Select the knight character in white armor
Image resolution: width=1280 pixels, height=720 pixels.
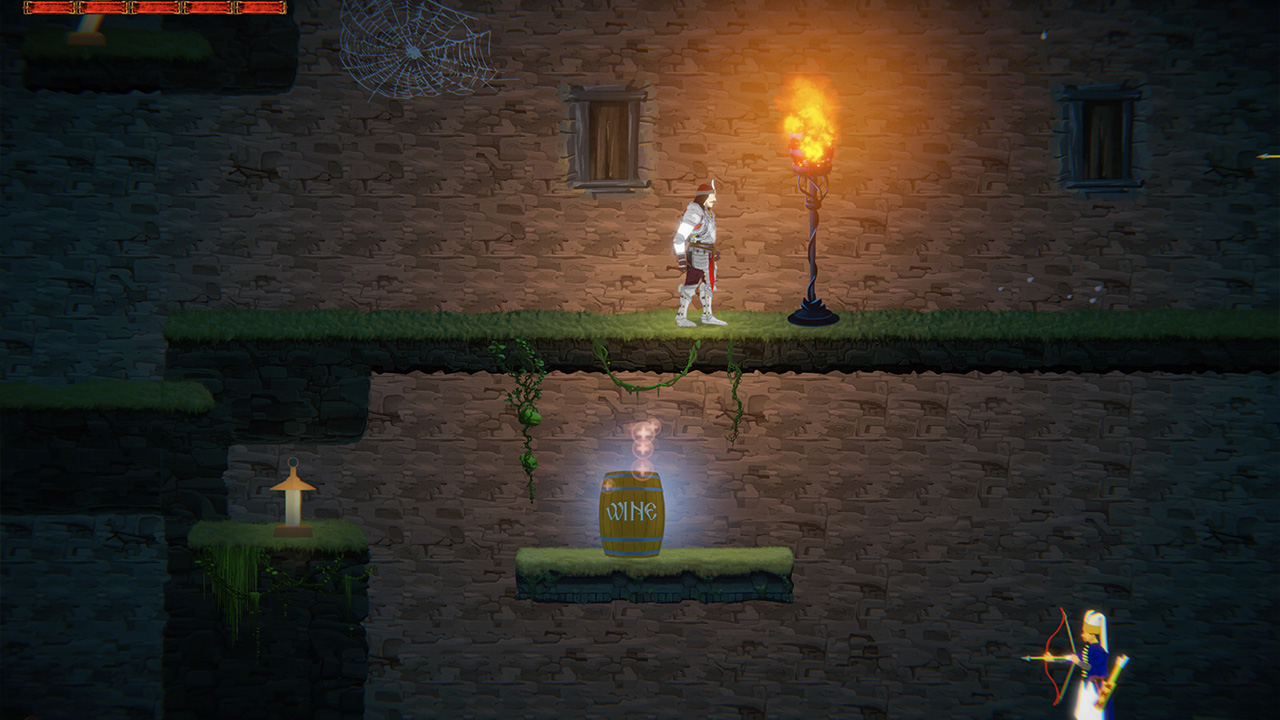(x=701, y=250)
